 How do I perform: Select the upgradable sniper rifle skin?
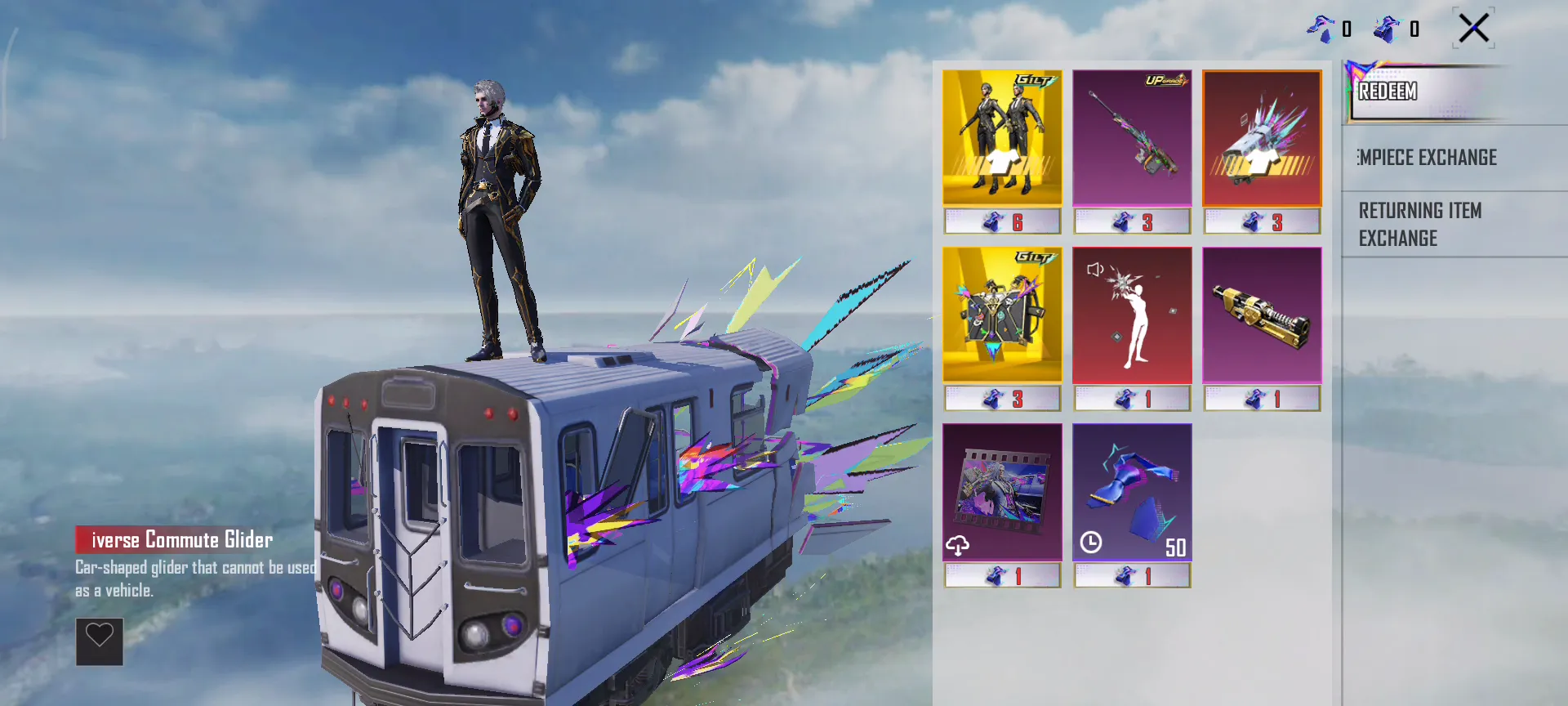(1132, 137)
